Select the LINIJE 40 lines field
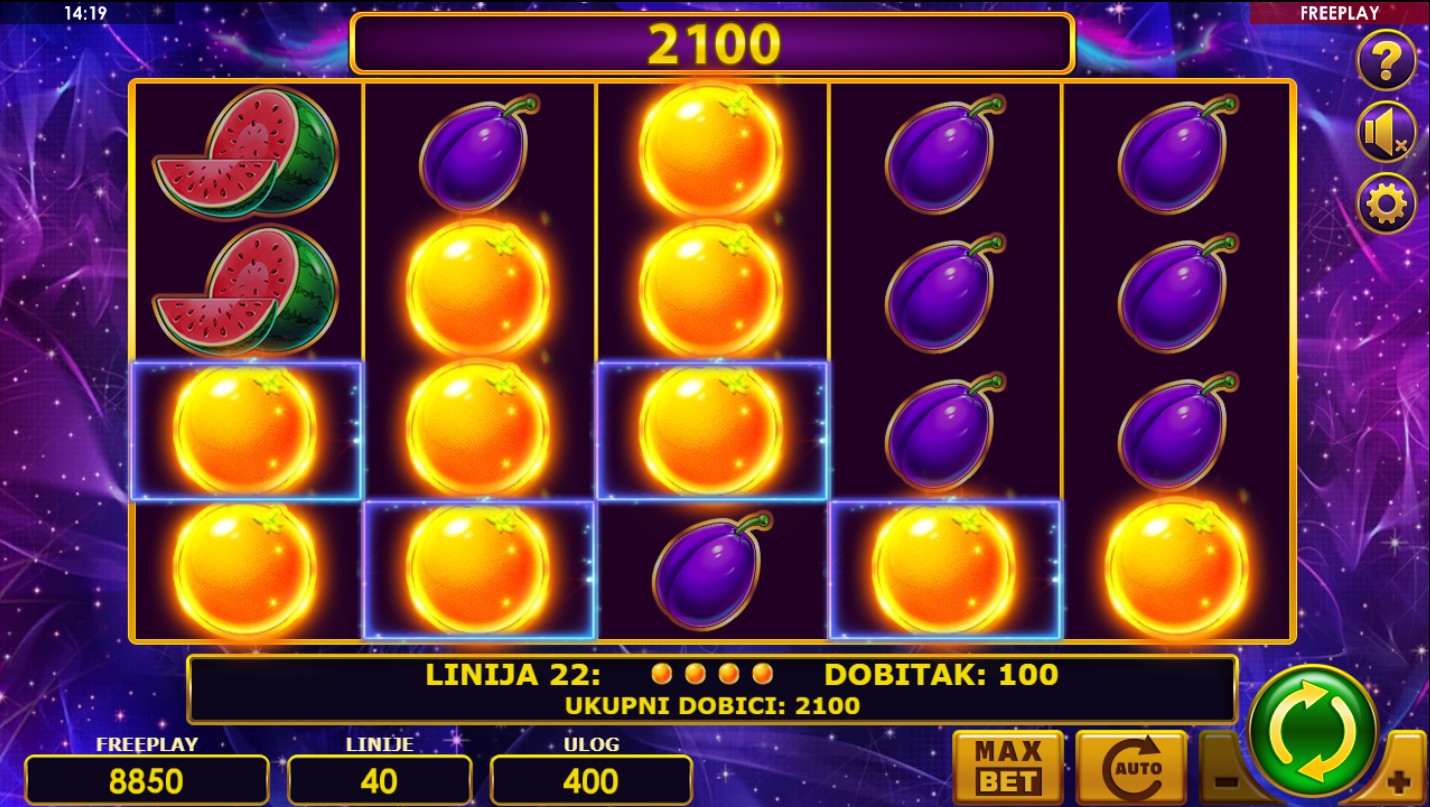 pos(379,780)
